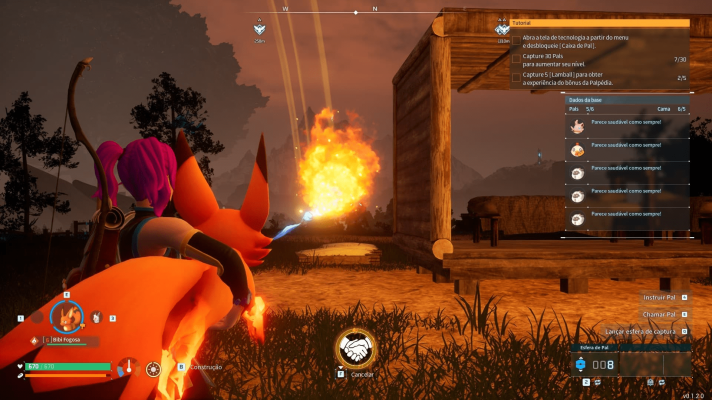Screen dimensions: 712x400
Task: Tick the Caixa de Pal tutorial checkbox
Action: click(x=516, y=41)
